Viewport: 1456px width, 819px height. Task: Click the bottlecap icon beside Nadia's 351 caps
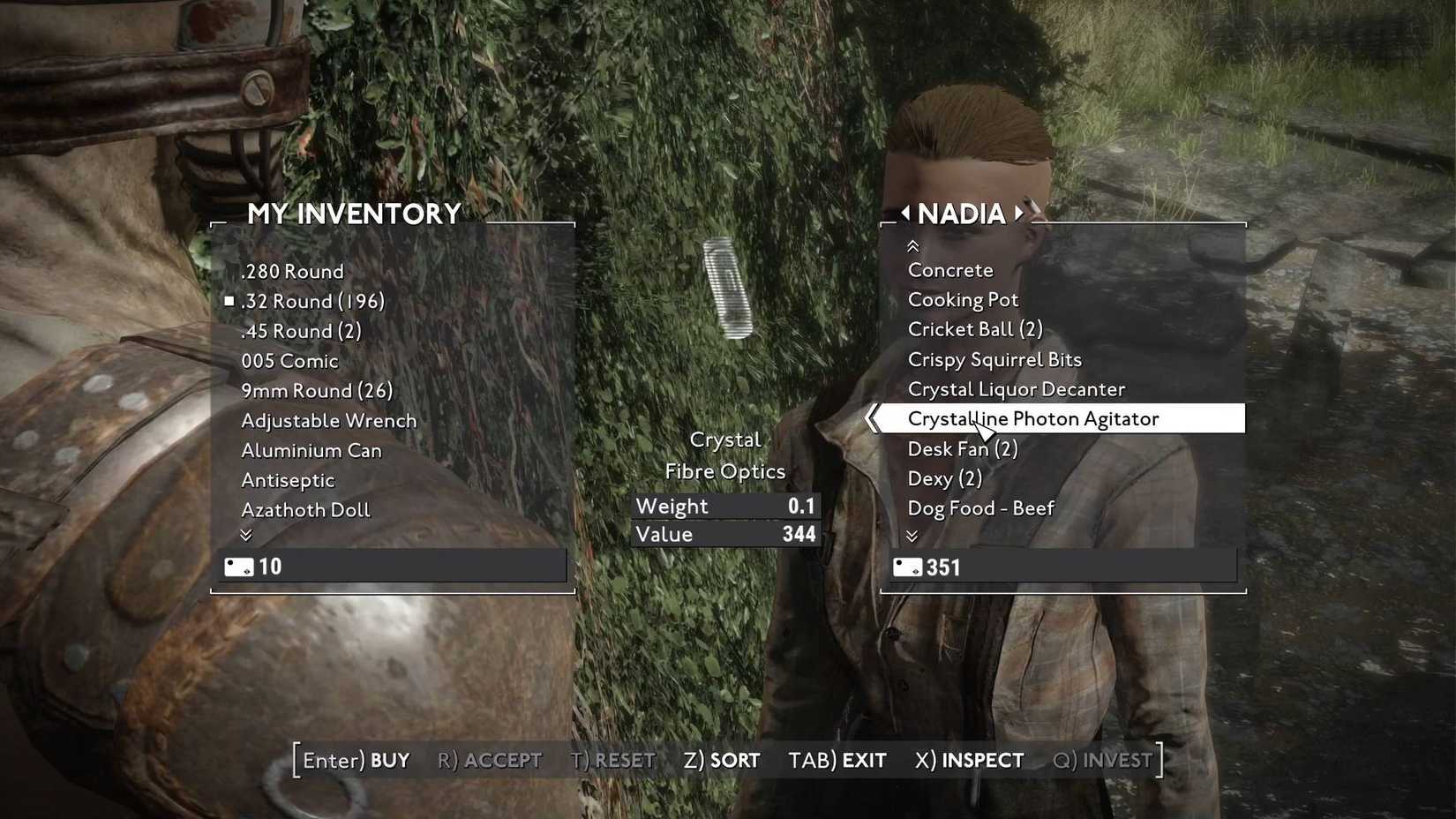(x=907, y=567)
